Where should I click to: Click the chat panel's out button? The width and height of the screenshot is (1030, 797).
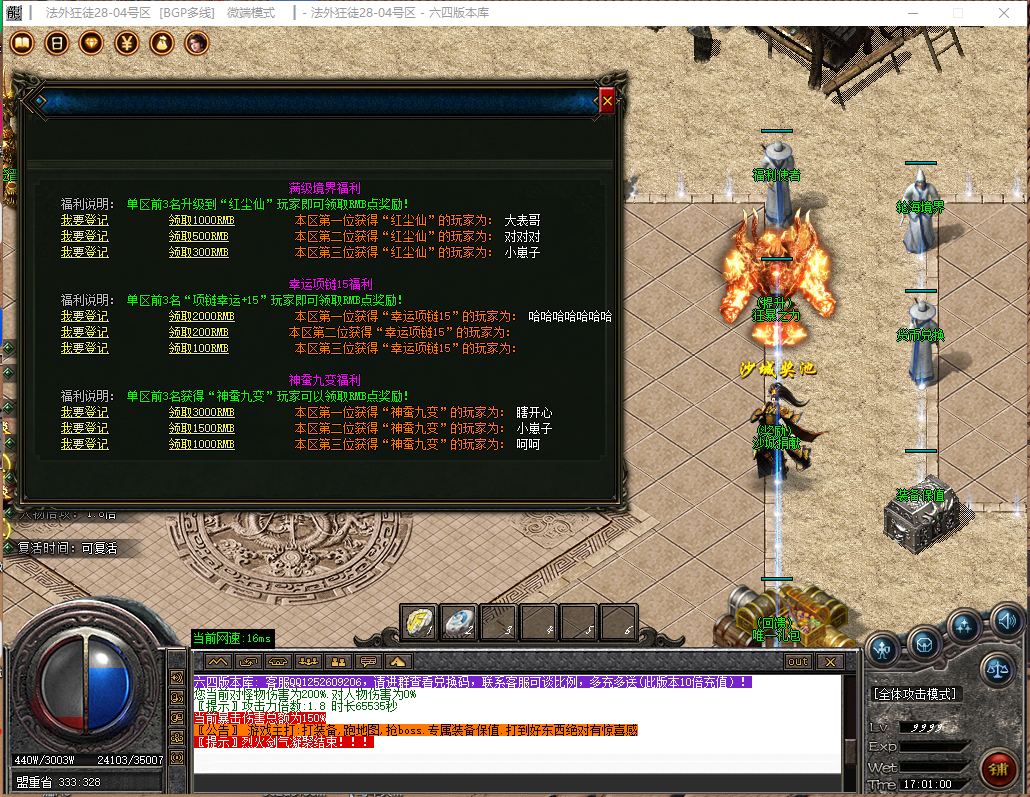798,662
